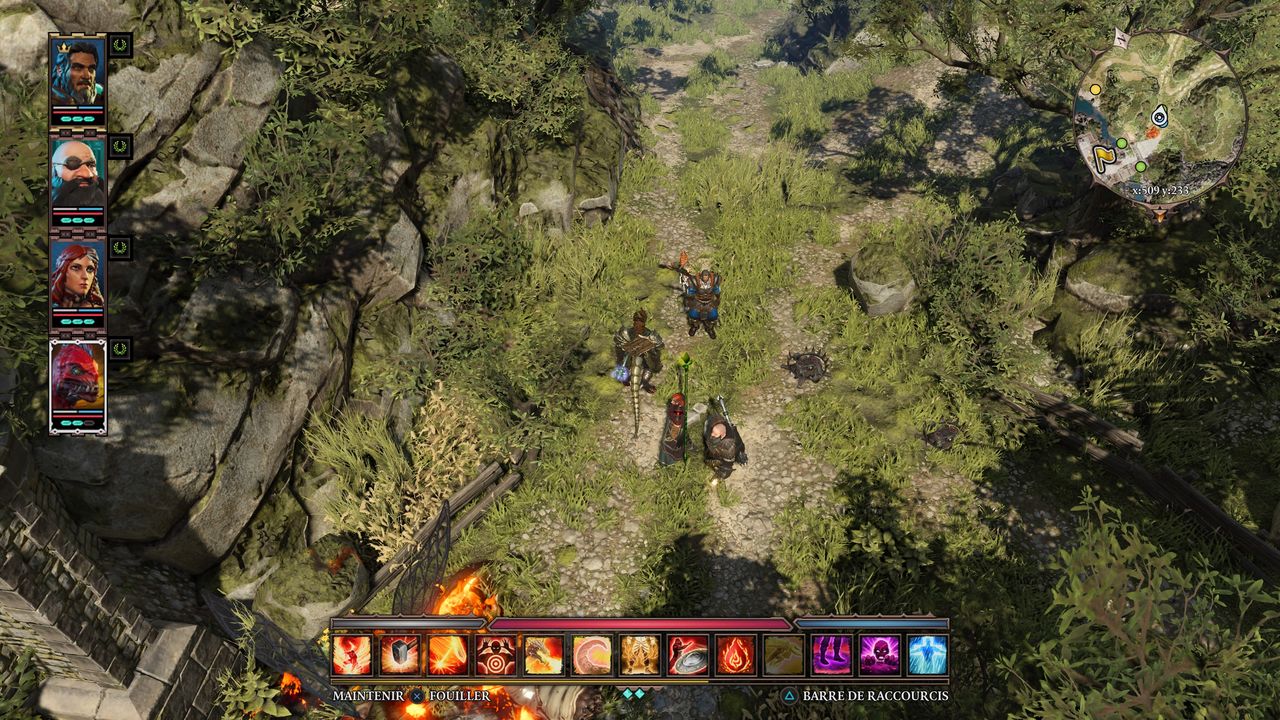The image size is (1280, 720).
Task: Choose the red-haired woman portrait
Action: 77,277
